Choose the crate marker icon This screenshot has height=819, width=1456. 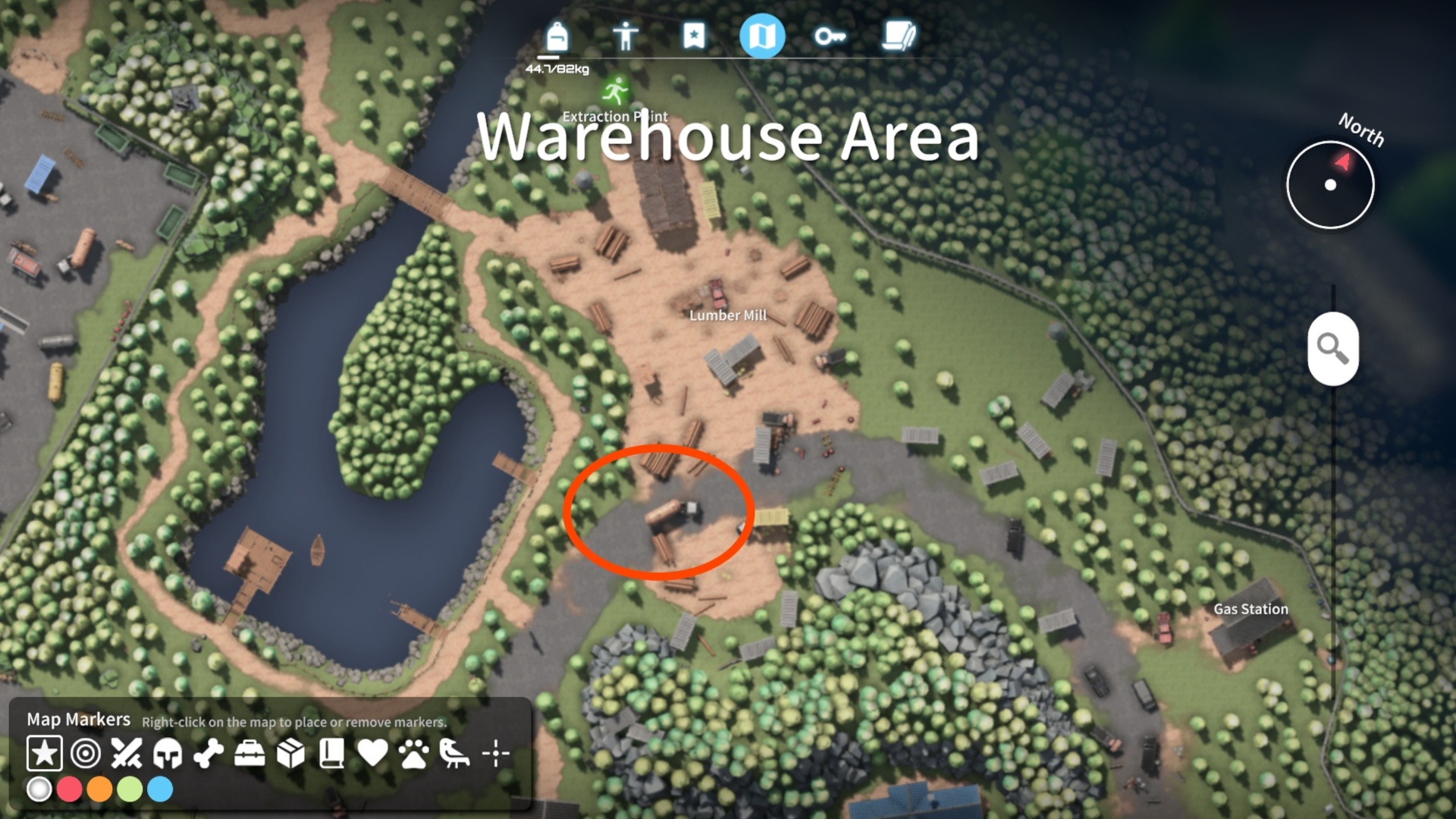[290, 754]
